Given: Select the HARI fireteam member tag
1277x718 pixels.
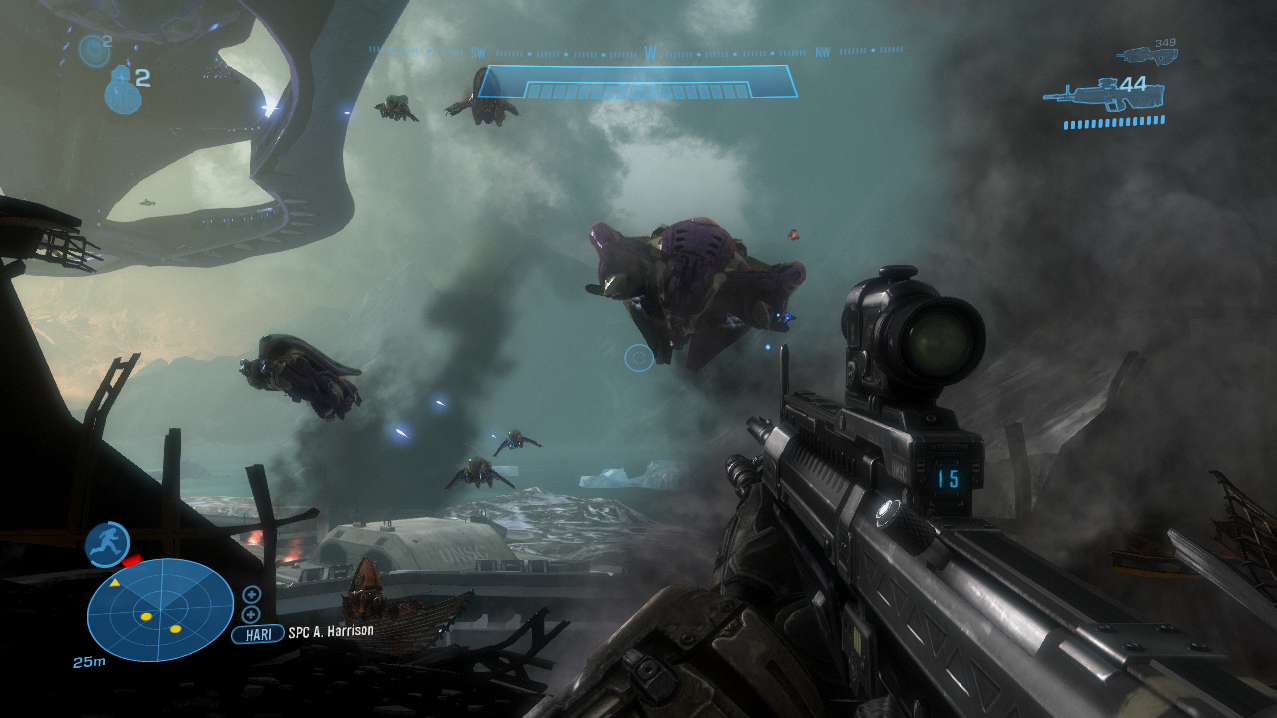Looking at the screenshot, I should [257, 634].
